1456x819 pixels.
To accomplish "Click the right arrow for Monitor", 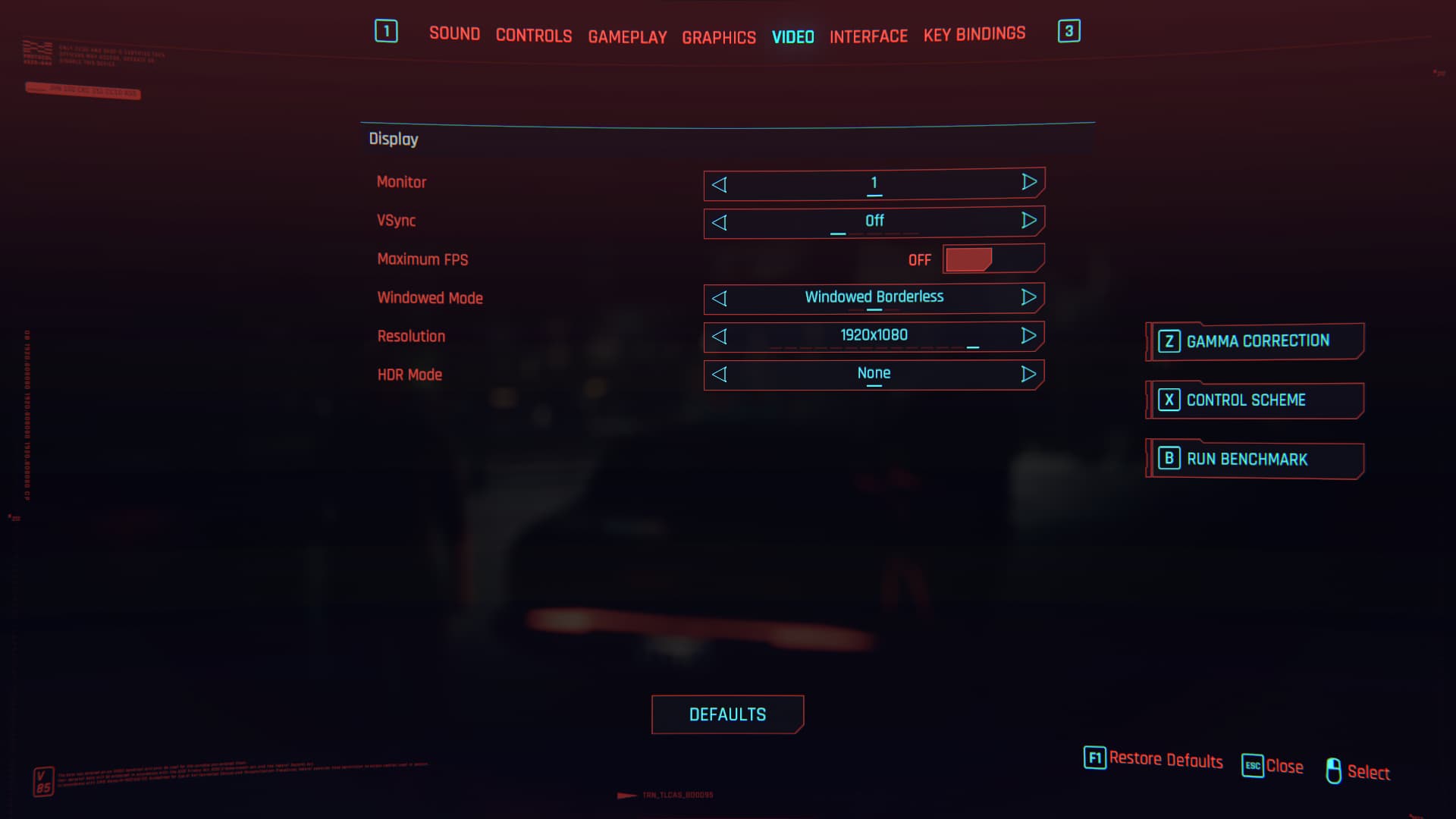I will [1028, 182].
